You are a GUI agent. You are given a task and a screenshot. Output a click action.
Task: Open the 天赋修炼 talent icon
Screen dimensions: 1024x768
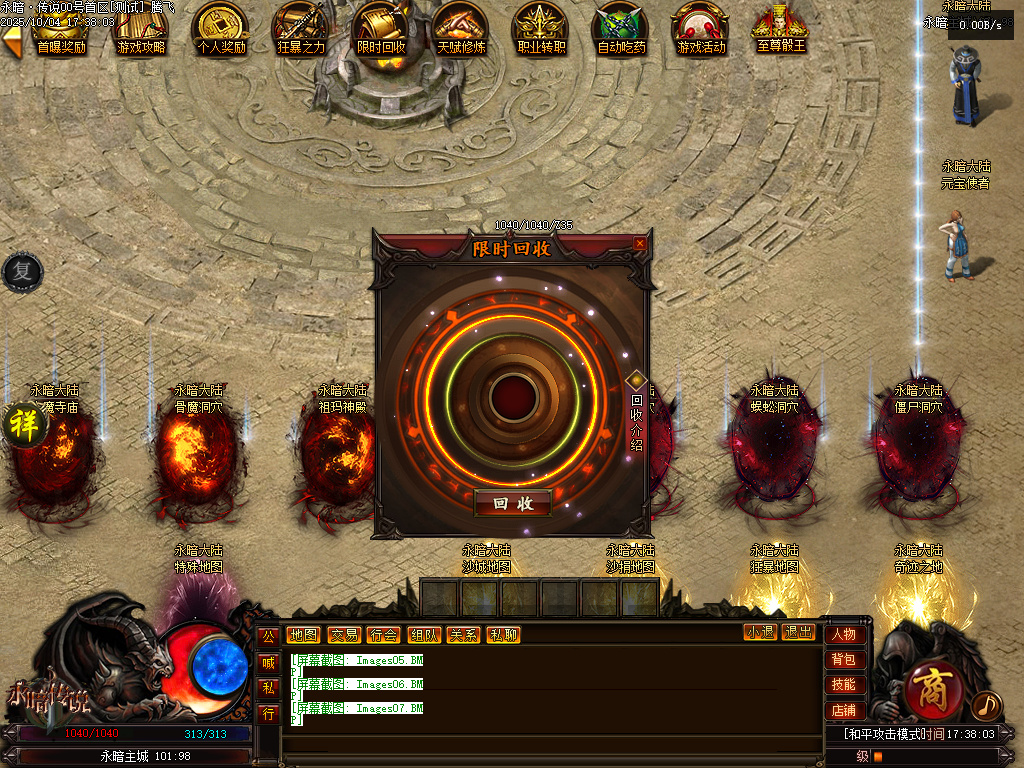pos(461,28)
